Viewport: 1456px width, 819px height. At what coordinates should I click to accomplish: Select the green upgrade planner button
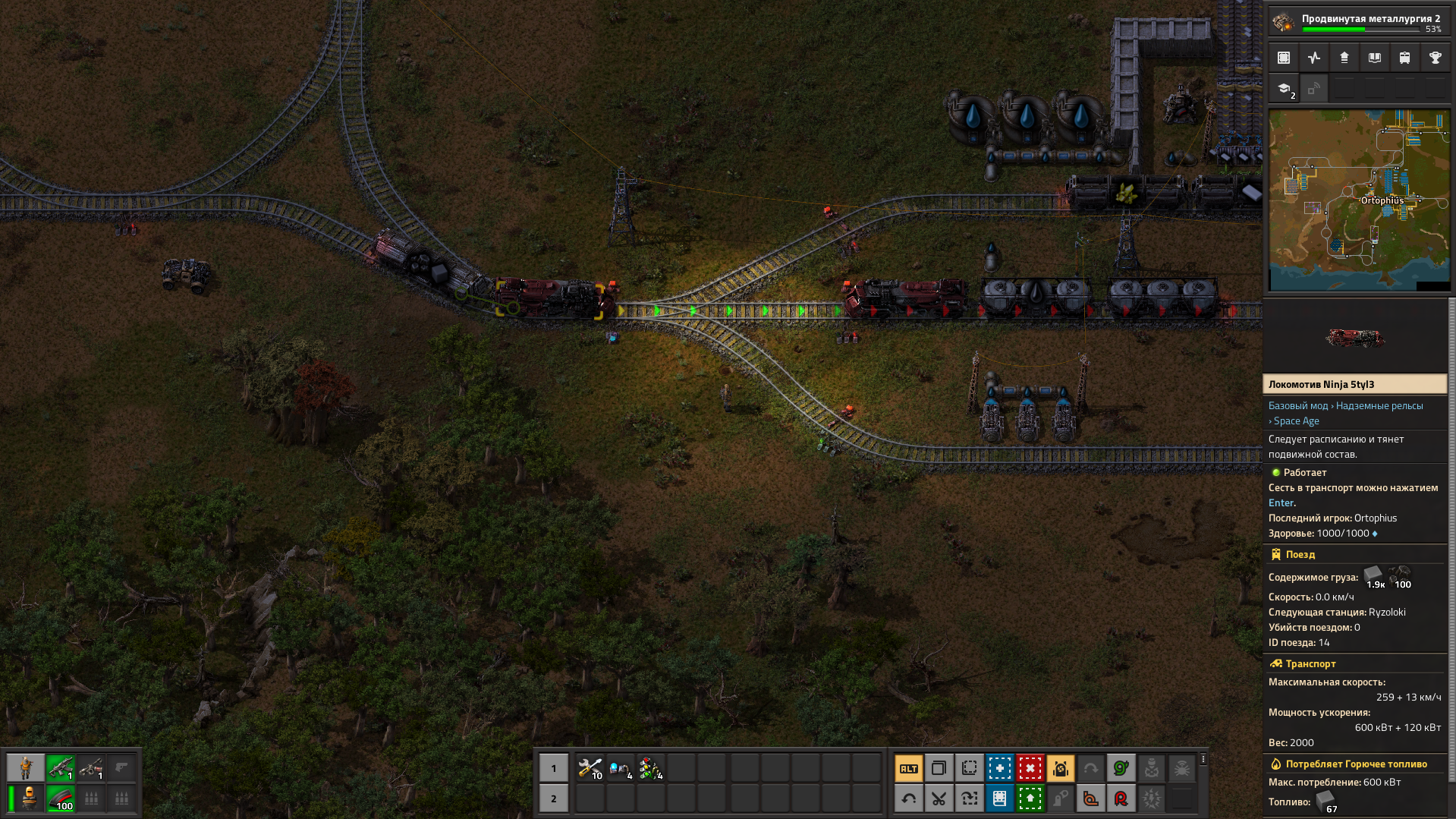(1030, 799)
